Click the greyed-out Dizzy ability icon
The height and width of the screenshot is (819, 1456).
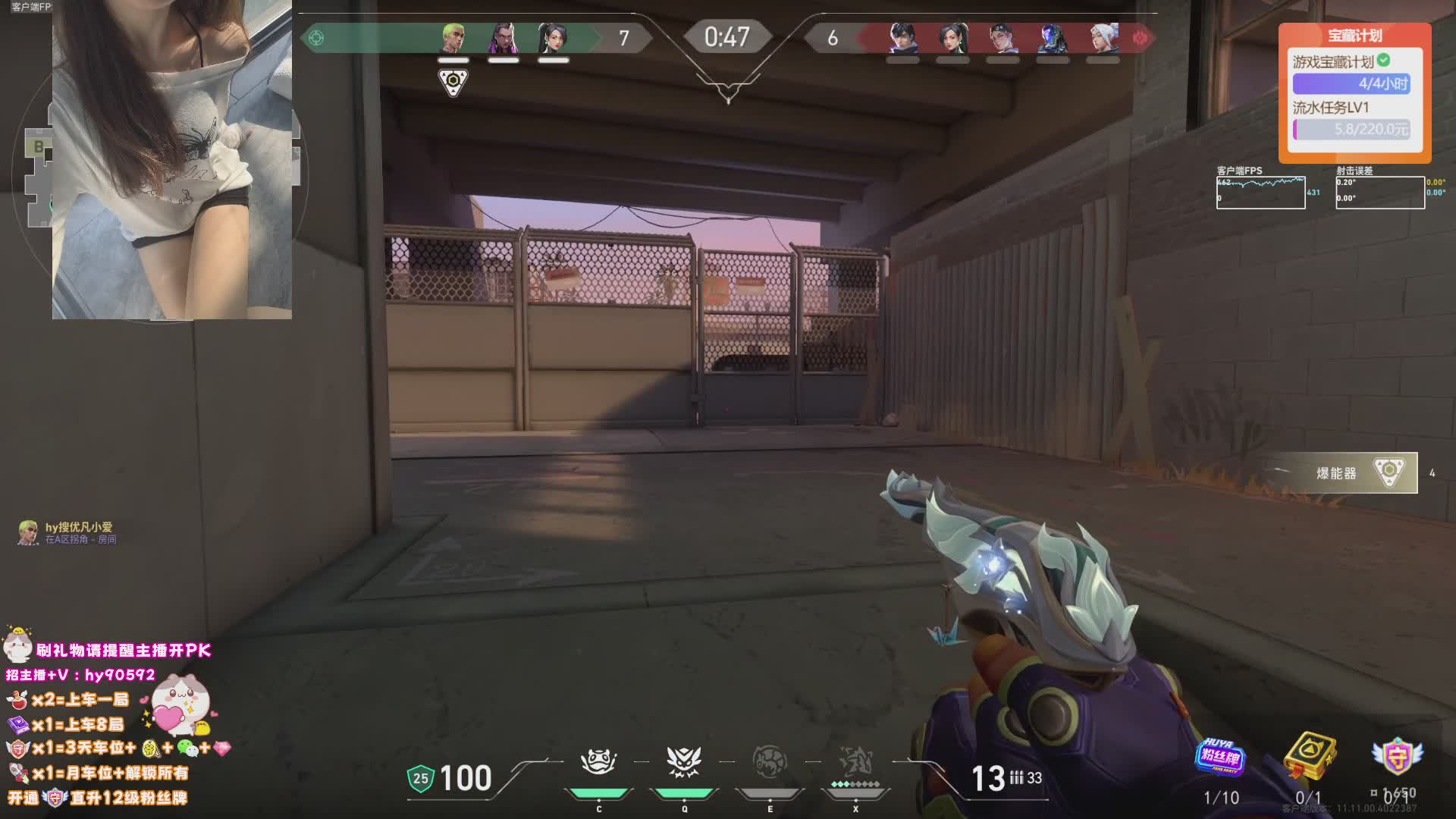click(769, 762)
